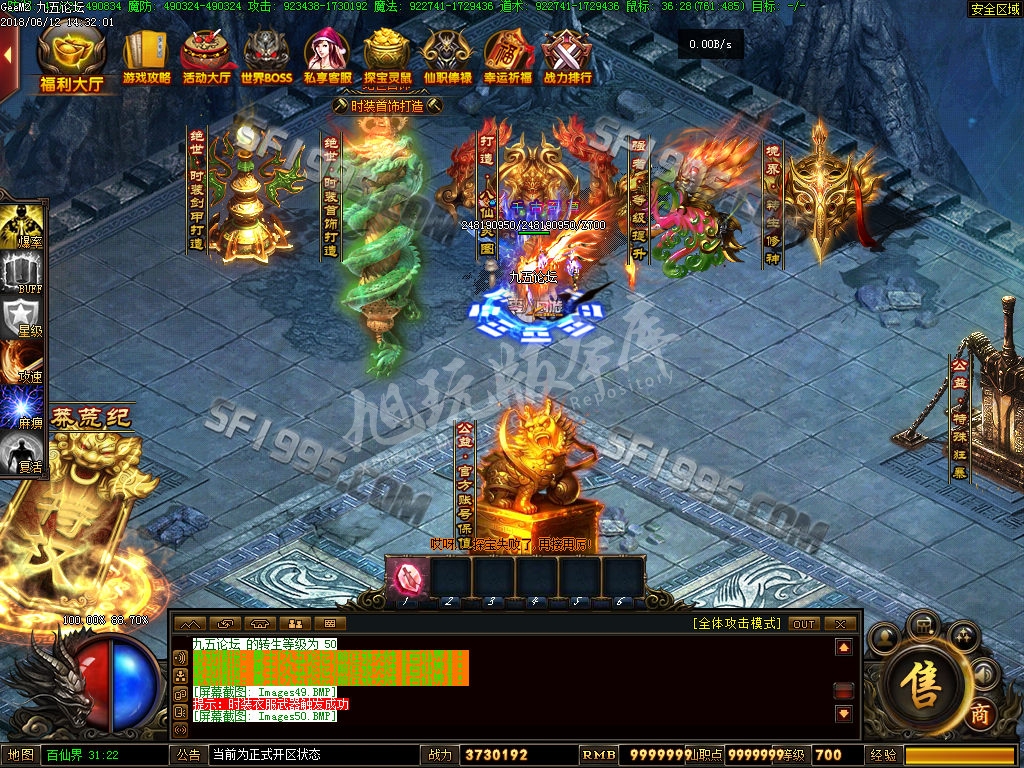Use the red gem in the hotbar
1024x768 pixels.
(x=408, y=577)
